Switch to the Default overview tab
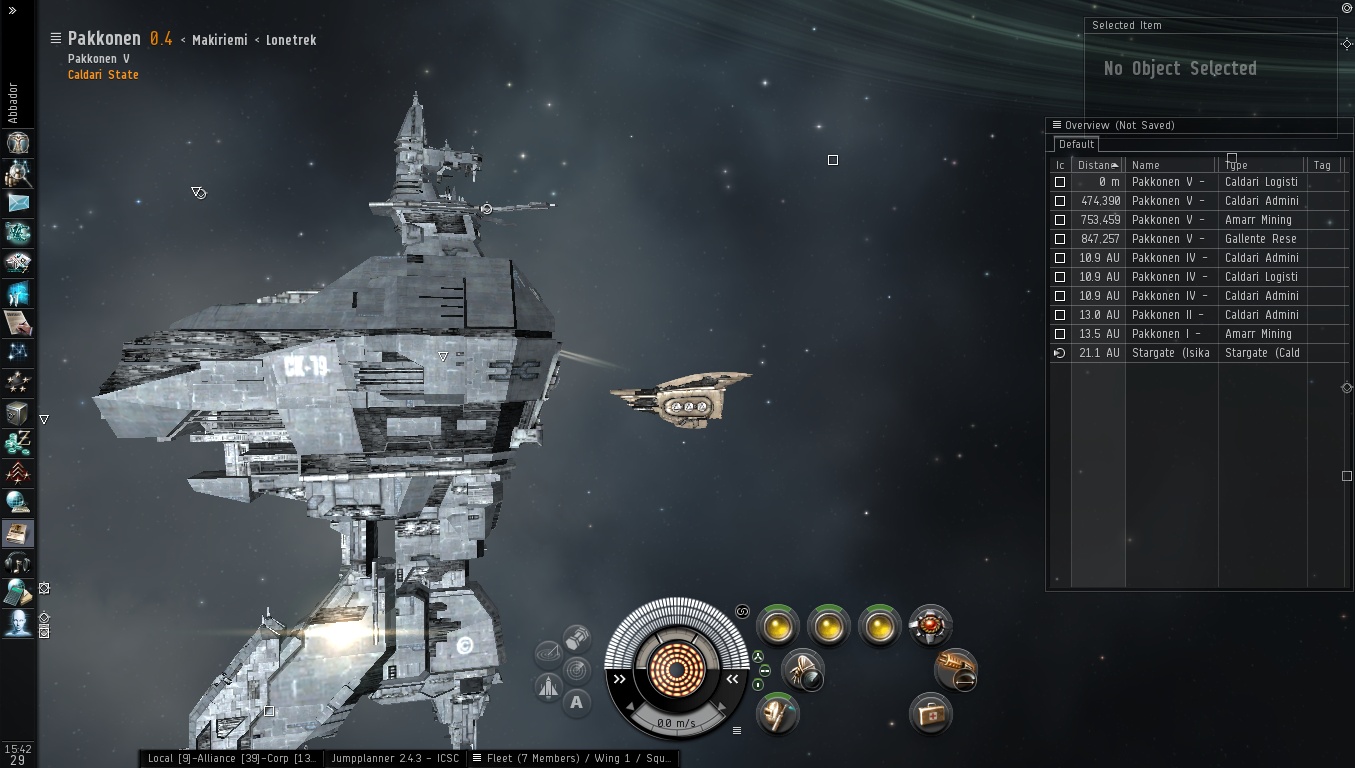 [x=1077, y=144]
